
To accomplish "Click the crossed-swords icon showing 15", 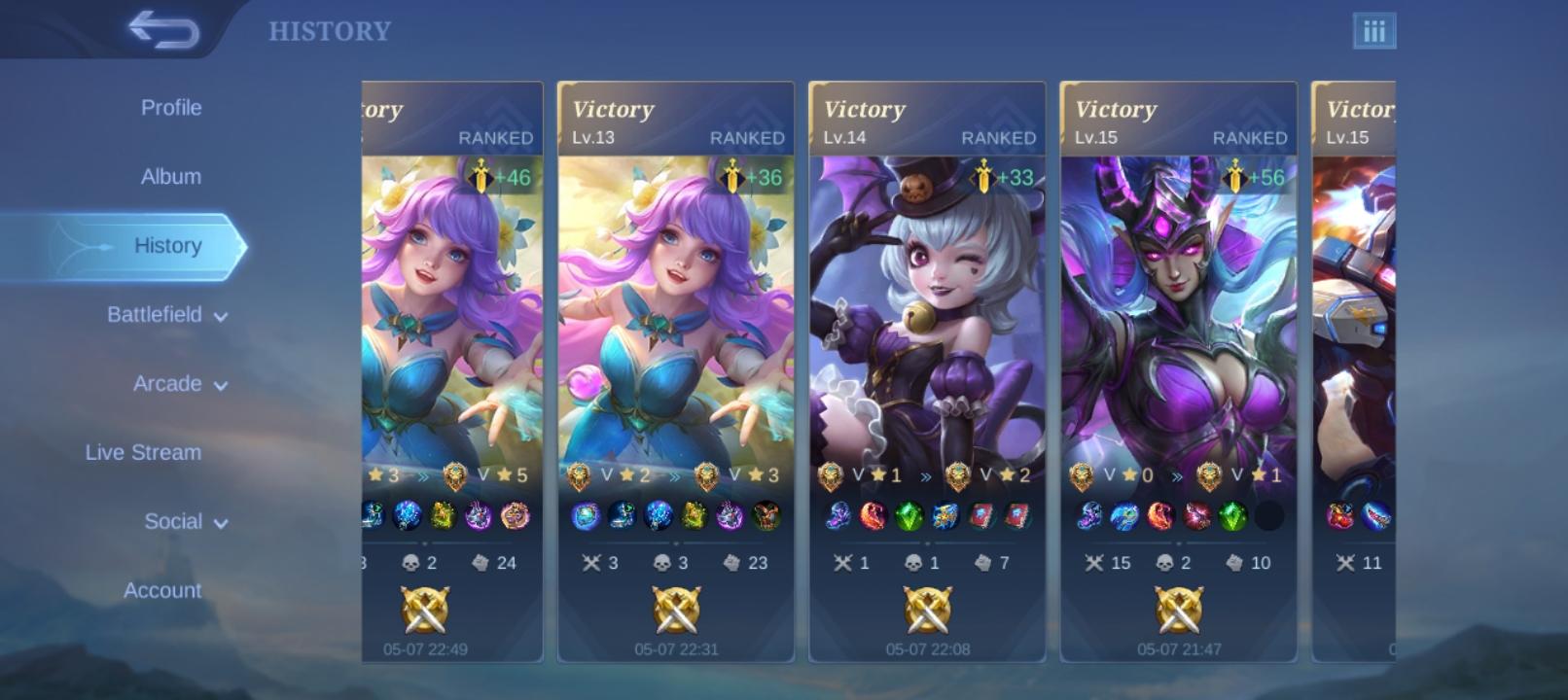I will [1095, 562].
